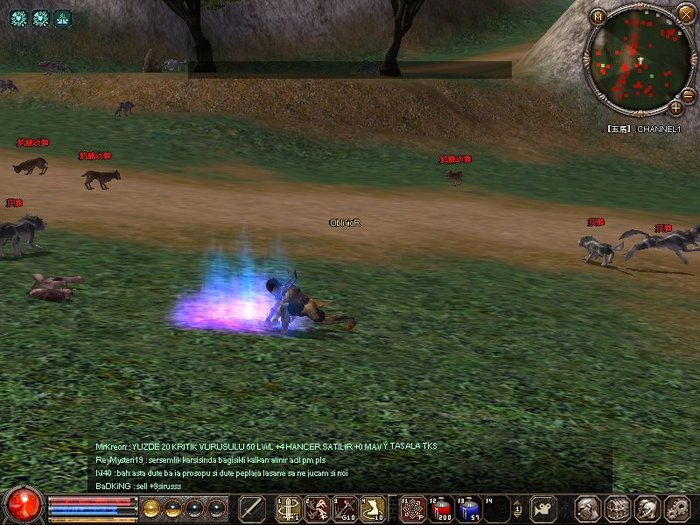700x525 pixels.
Task: Open the rightmost bottom-bar menu button
Action: click(x=674, y=508)
